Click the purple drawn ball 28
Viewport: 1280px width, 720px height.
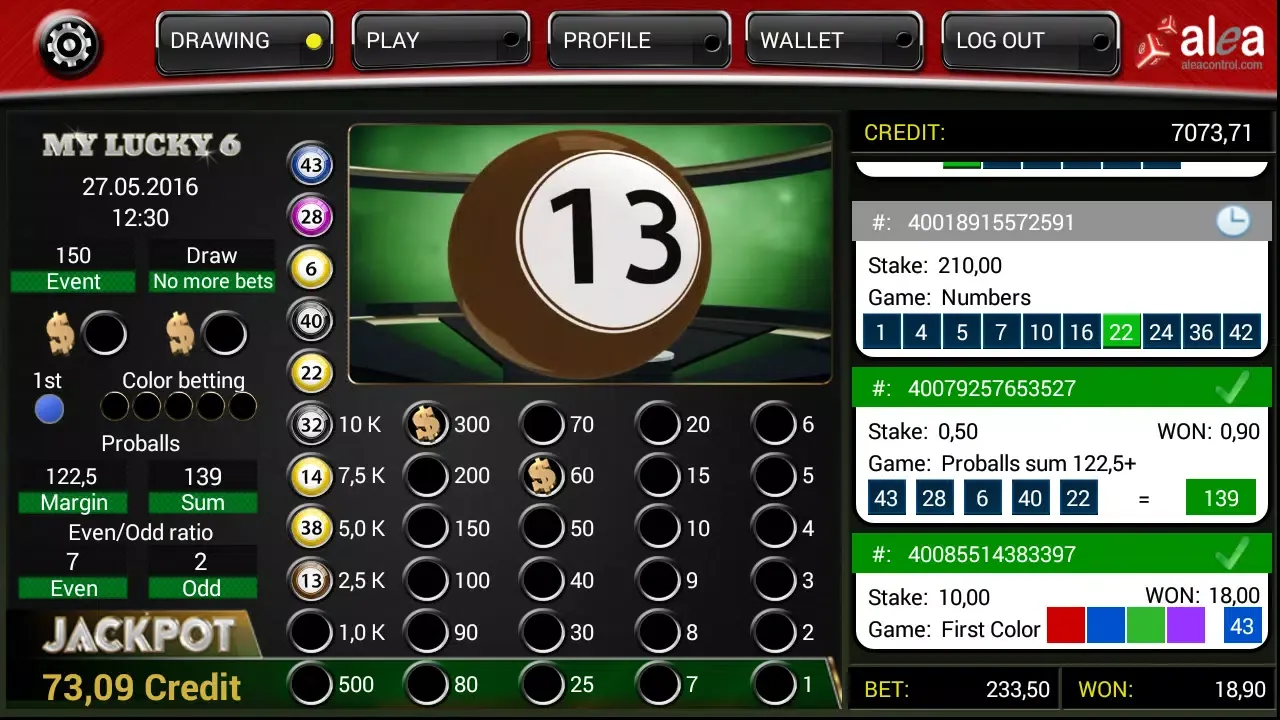[311, 216]
